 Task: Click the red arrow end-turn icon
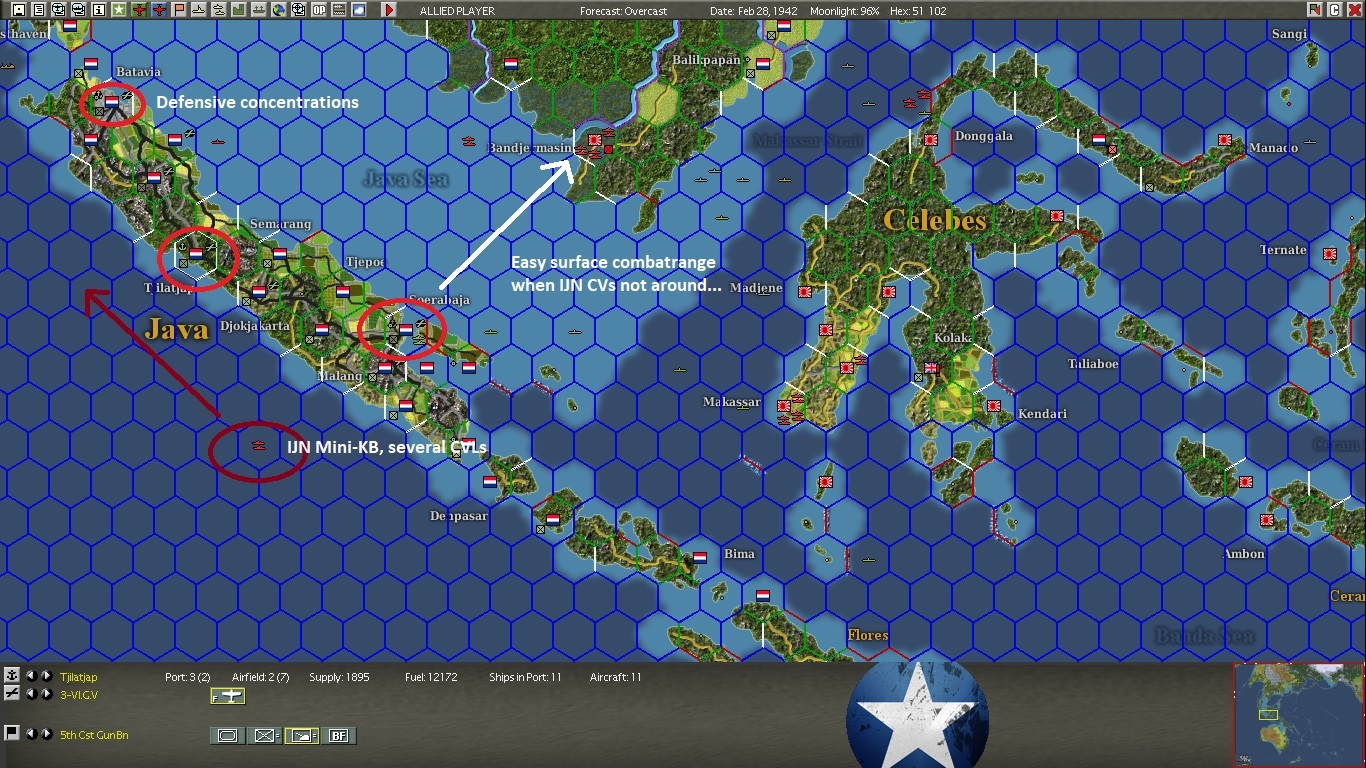[x=390, y=10]
